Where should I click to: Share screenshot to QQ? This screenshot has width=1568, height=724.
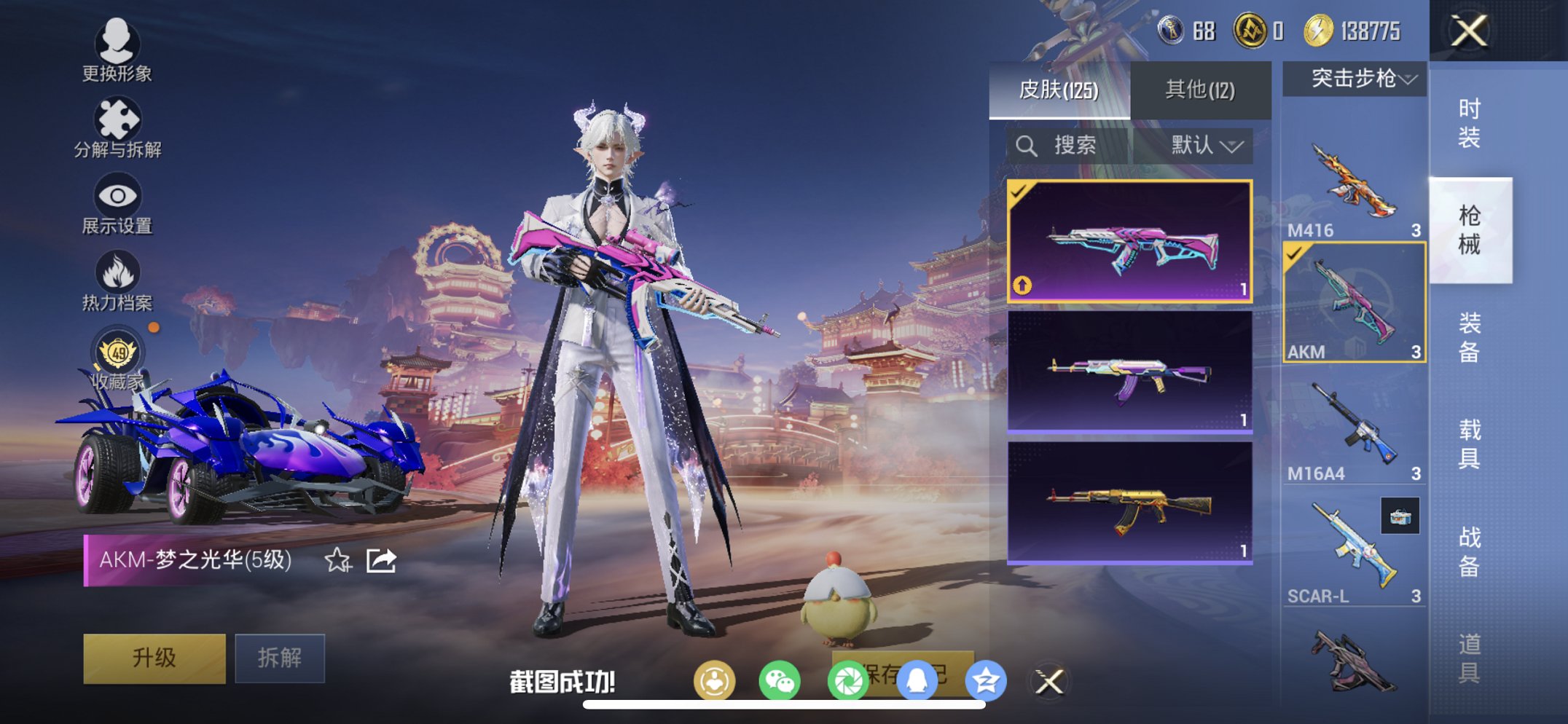(x=917, y=681)
